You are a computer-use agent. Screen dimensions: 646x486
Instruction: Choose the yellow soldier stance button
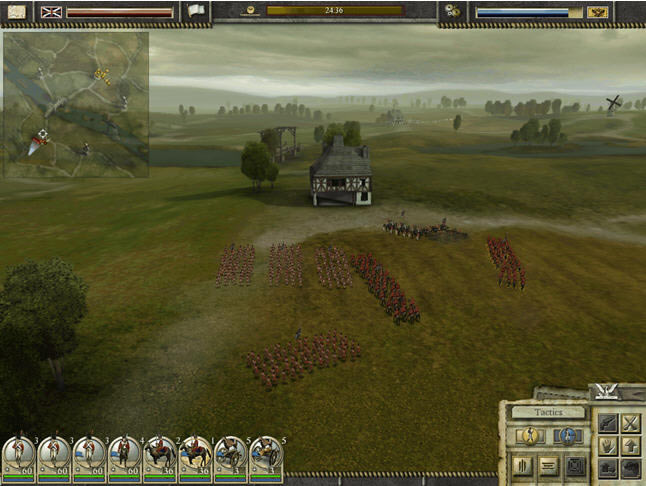(x=531, y=436)
